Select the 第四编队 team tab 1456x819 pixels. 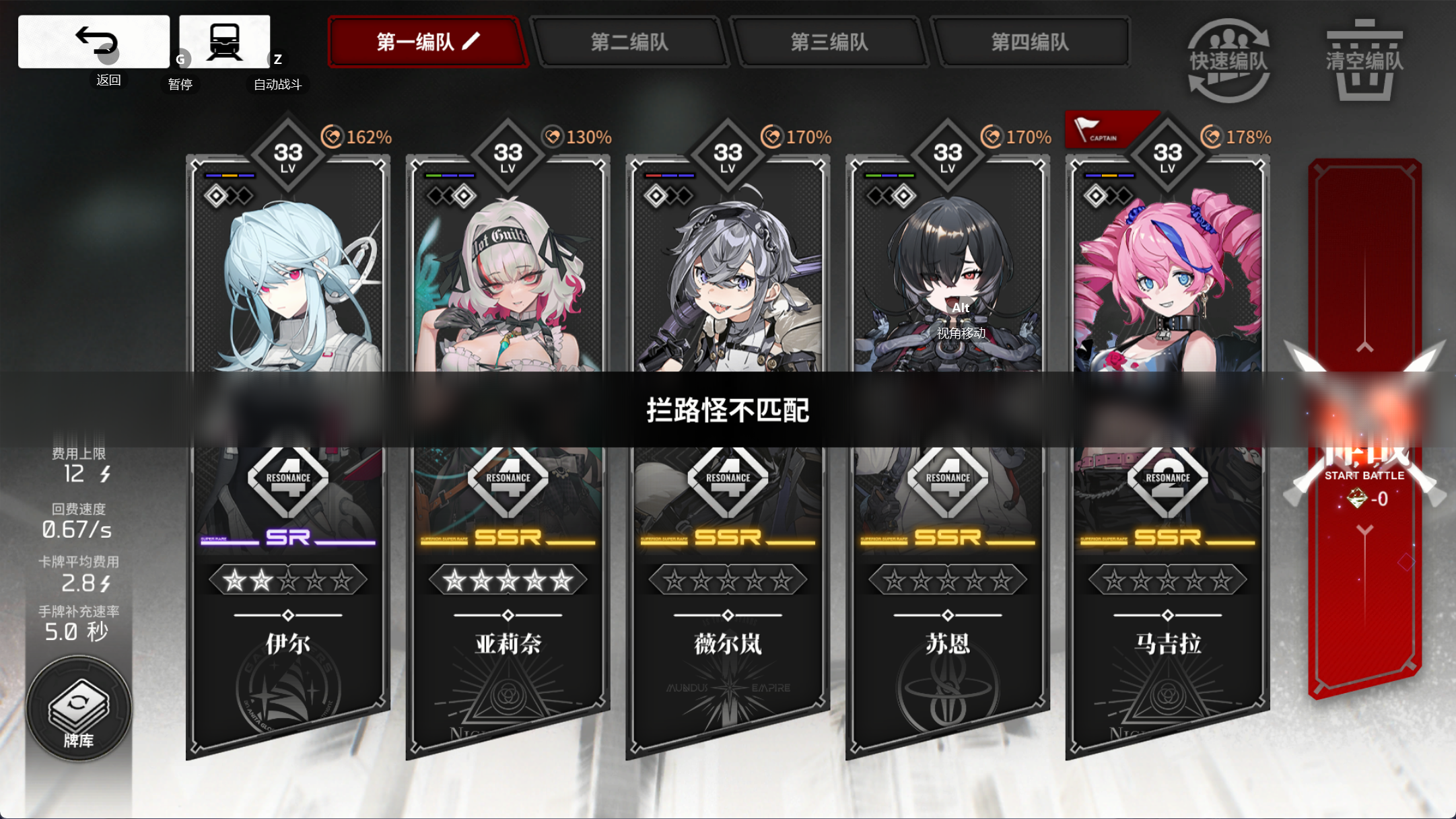pyautogui.click(x=1033, y=42)
